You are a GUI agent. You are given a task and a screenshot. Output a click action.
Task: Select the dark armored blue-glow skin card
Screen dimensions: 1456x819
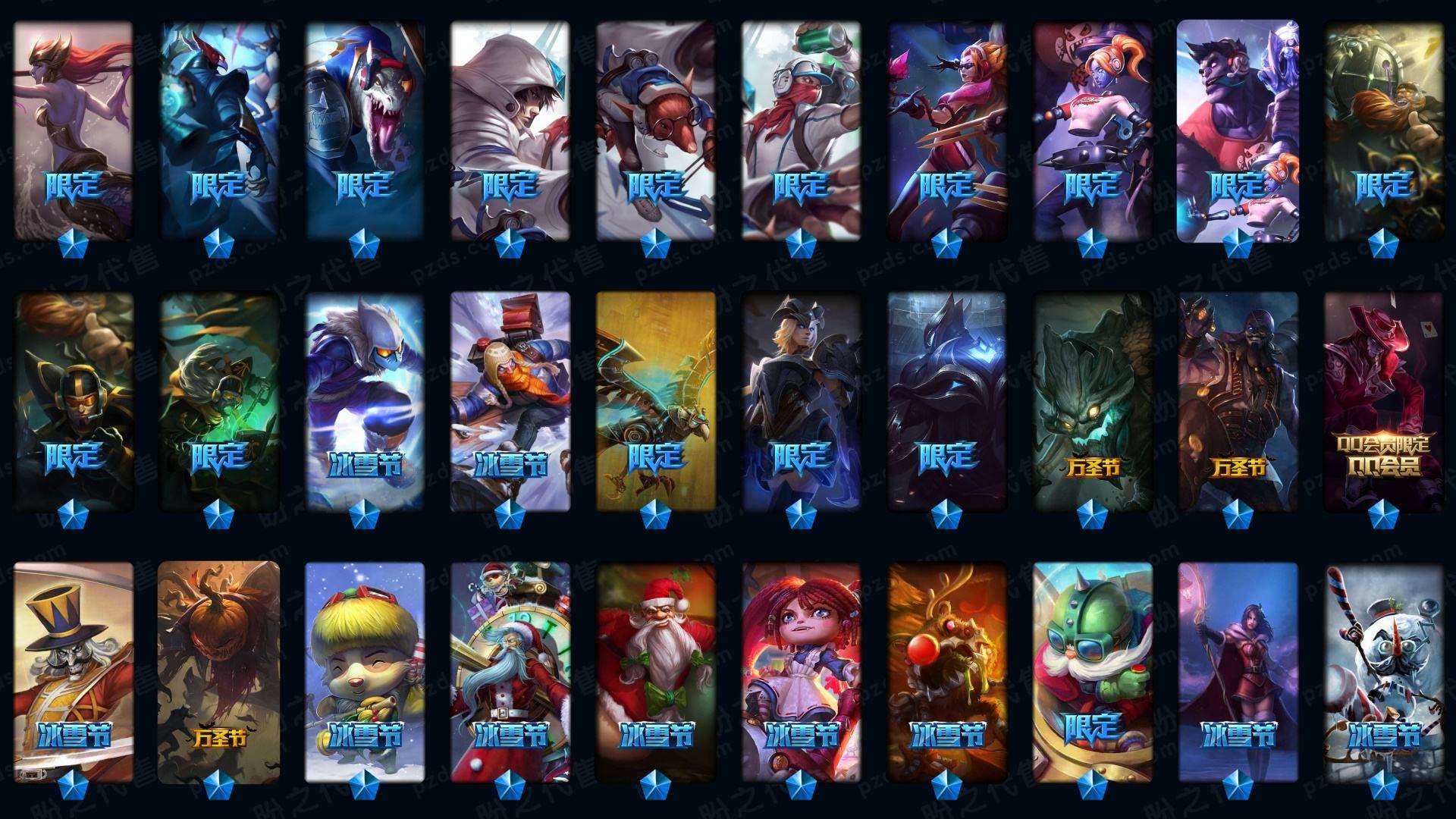click(x=946, y=400)
